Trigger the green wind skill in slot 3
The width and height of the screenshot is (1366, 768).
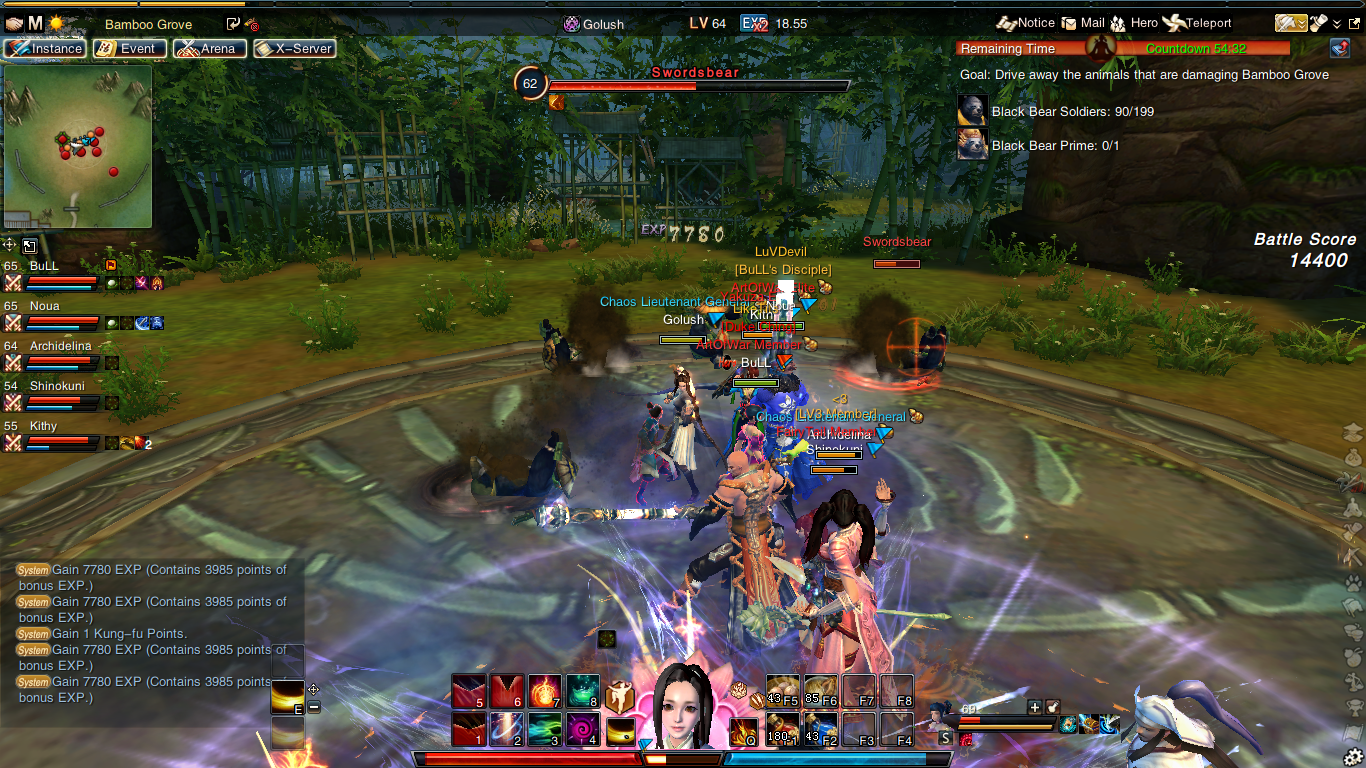tap(544, 729)
